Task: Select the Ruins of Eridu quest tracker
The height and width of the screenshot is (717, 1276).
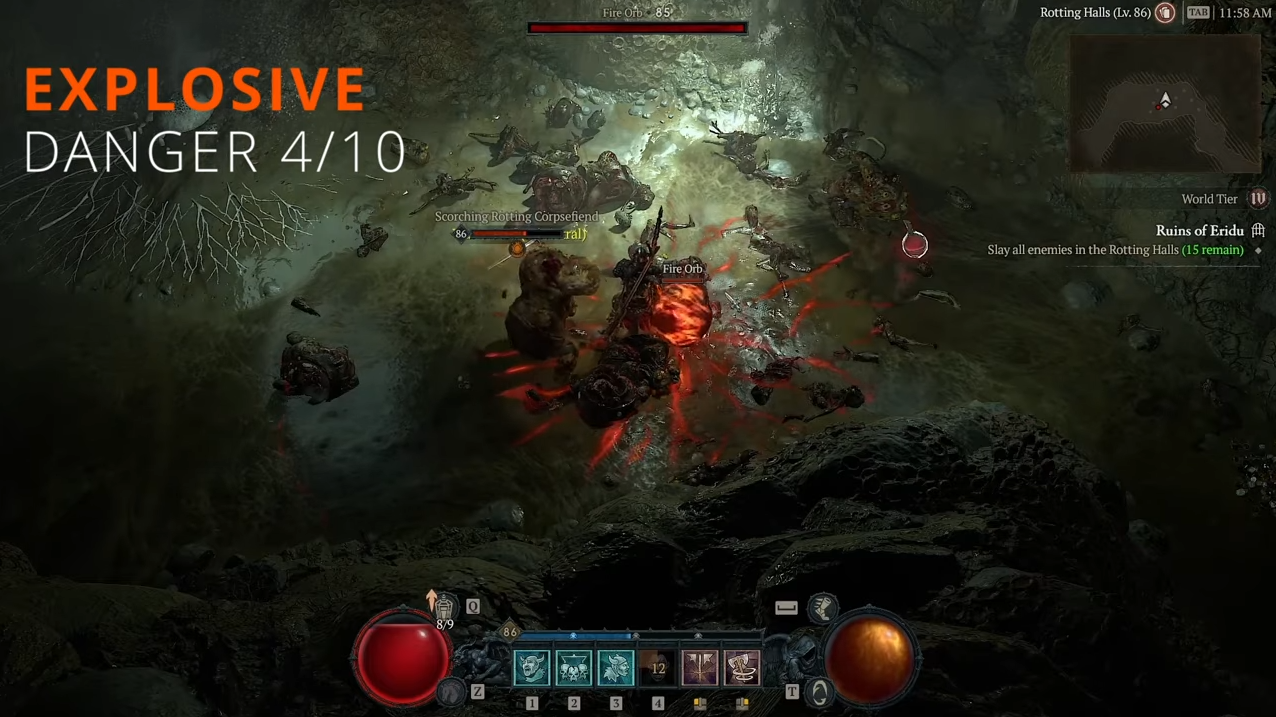Action: click(1200, 231)
